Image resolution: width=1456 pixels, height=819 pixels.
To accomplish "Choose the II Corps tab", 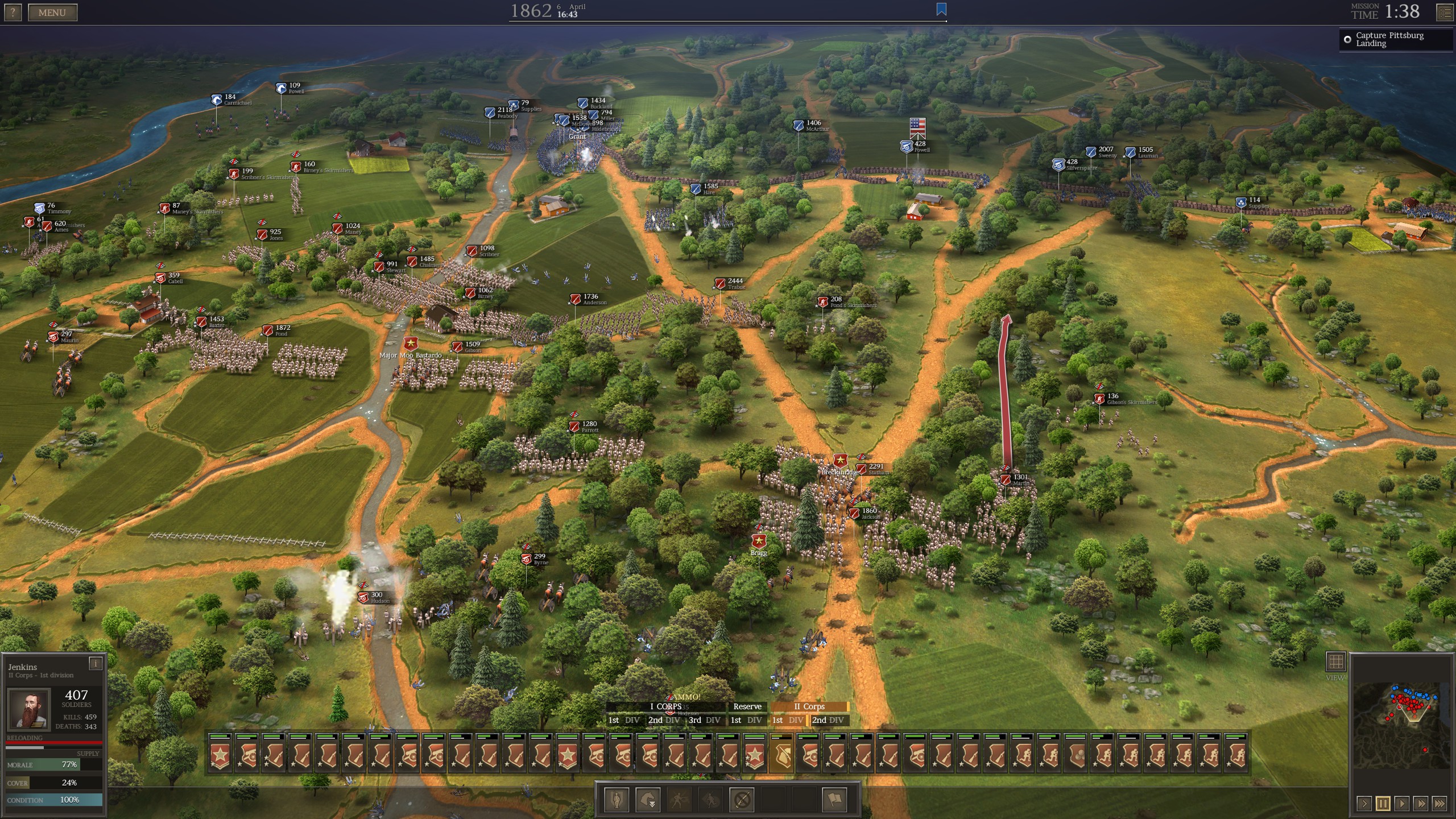I will [809, 707].
